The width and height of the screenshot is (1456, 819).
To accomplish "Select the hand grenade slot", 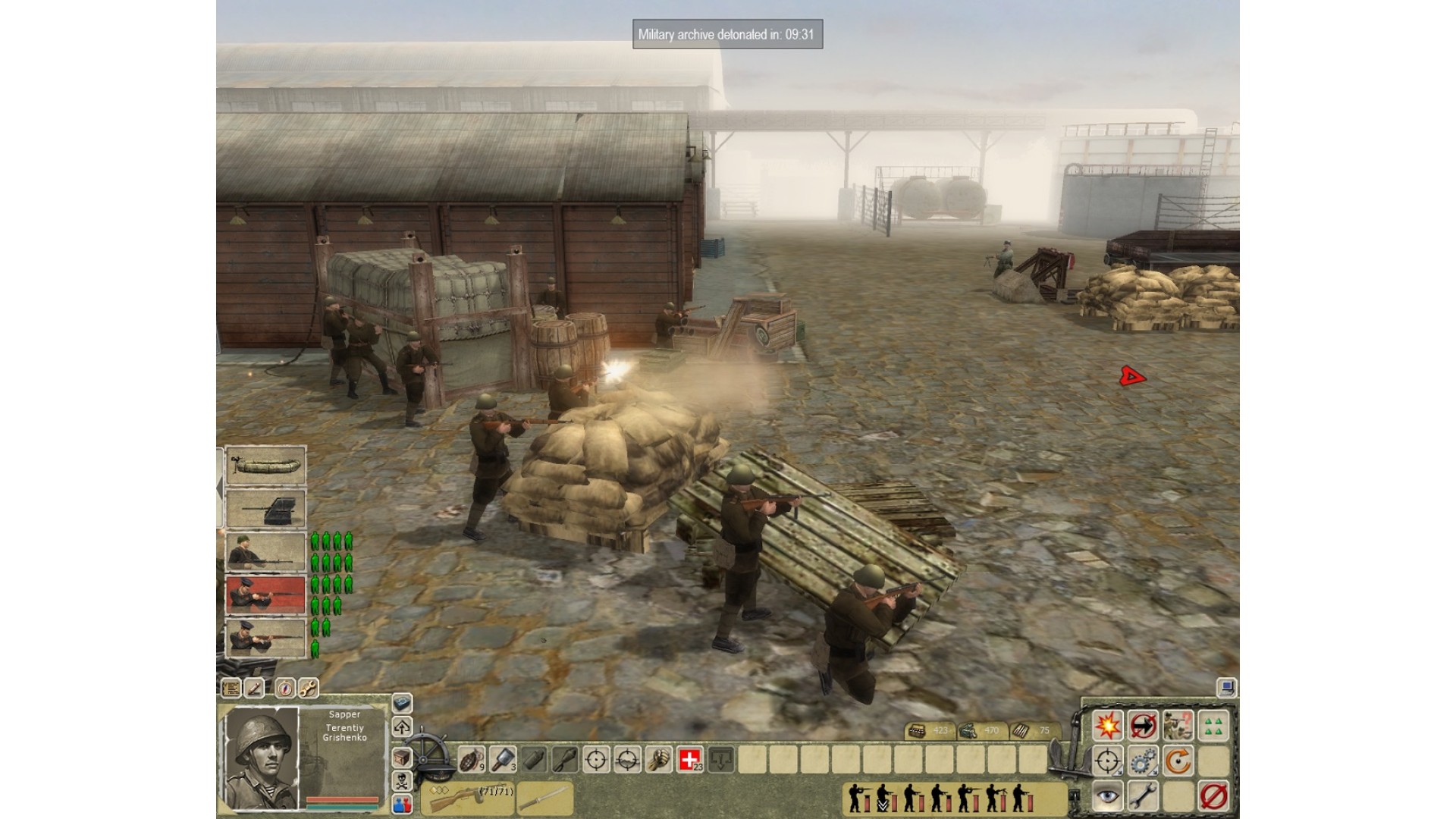I will point(471,758).
